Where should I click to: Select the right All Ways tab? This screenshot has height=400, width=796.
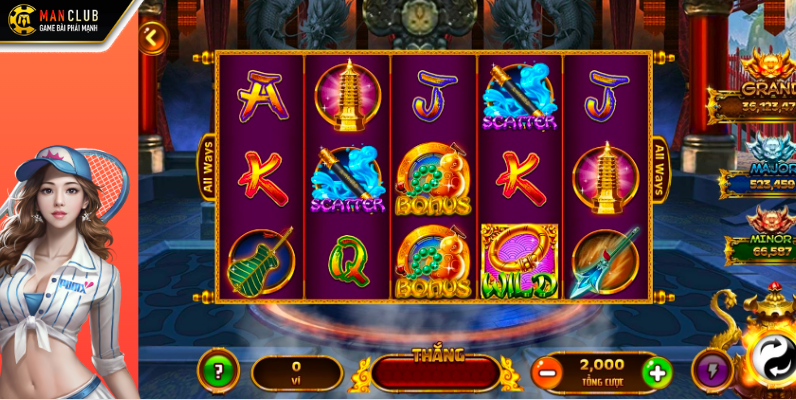(659, 168)
